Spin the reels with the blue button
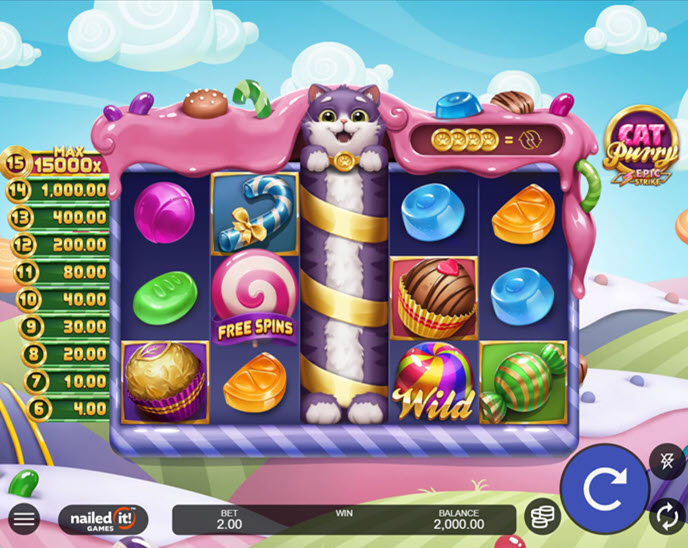The image size is (688, 548). click(603, 489)
